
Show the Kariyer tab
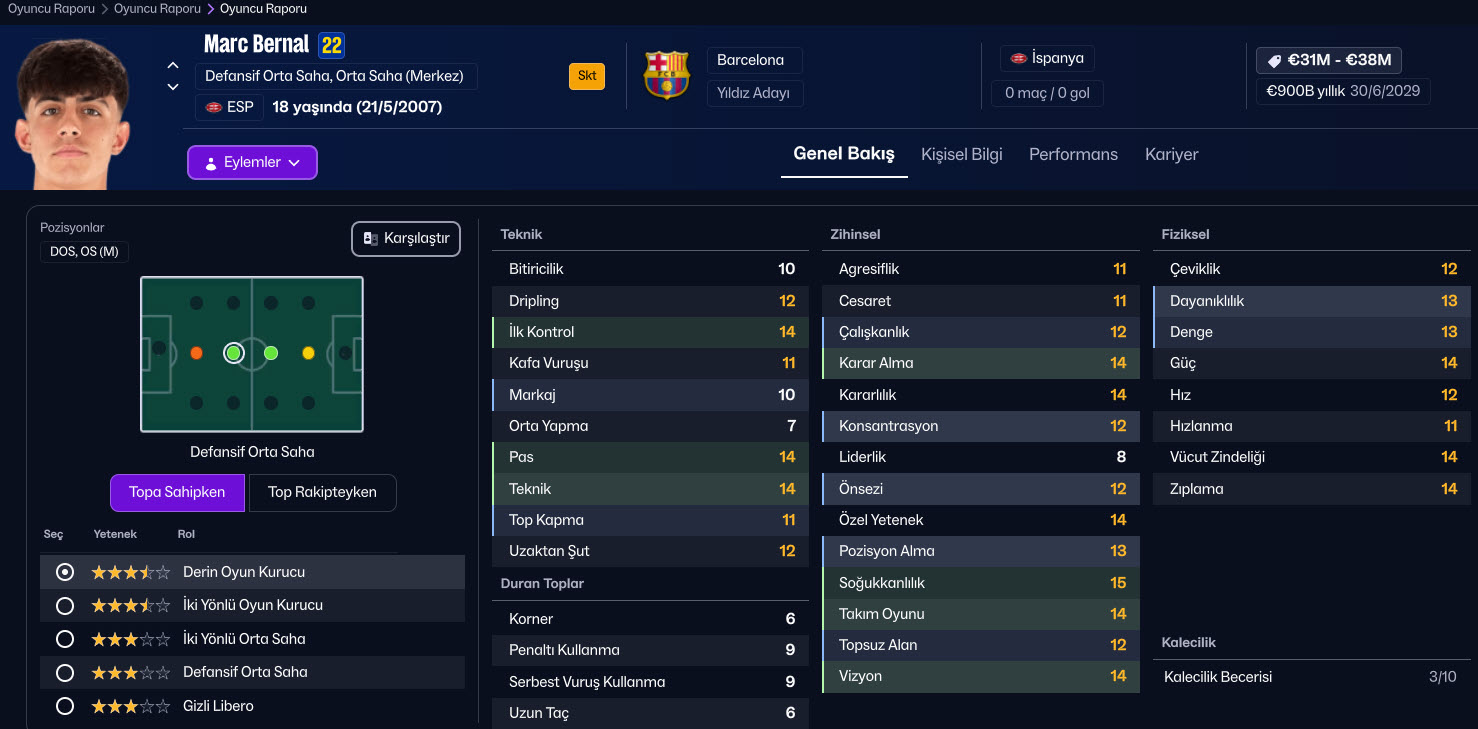click(1171, 154)
